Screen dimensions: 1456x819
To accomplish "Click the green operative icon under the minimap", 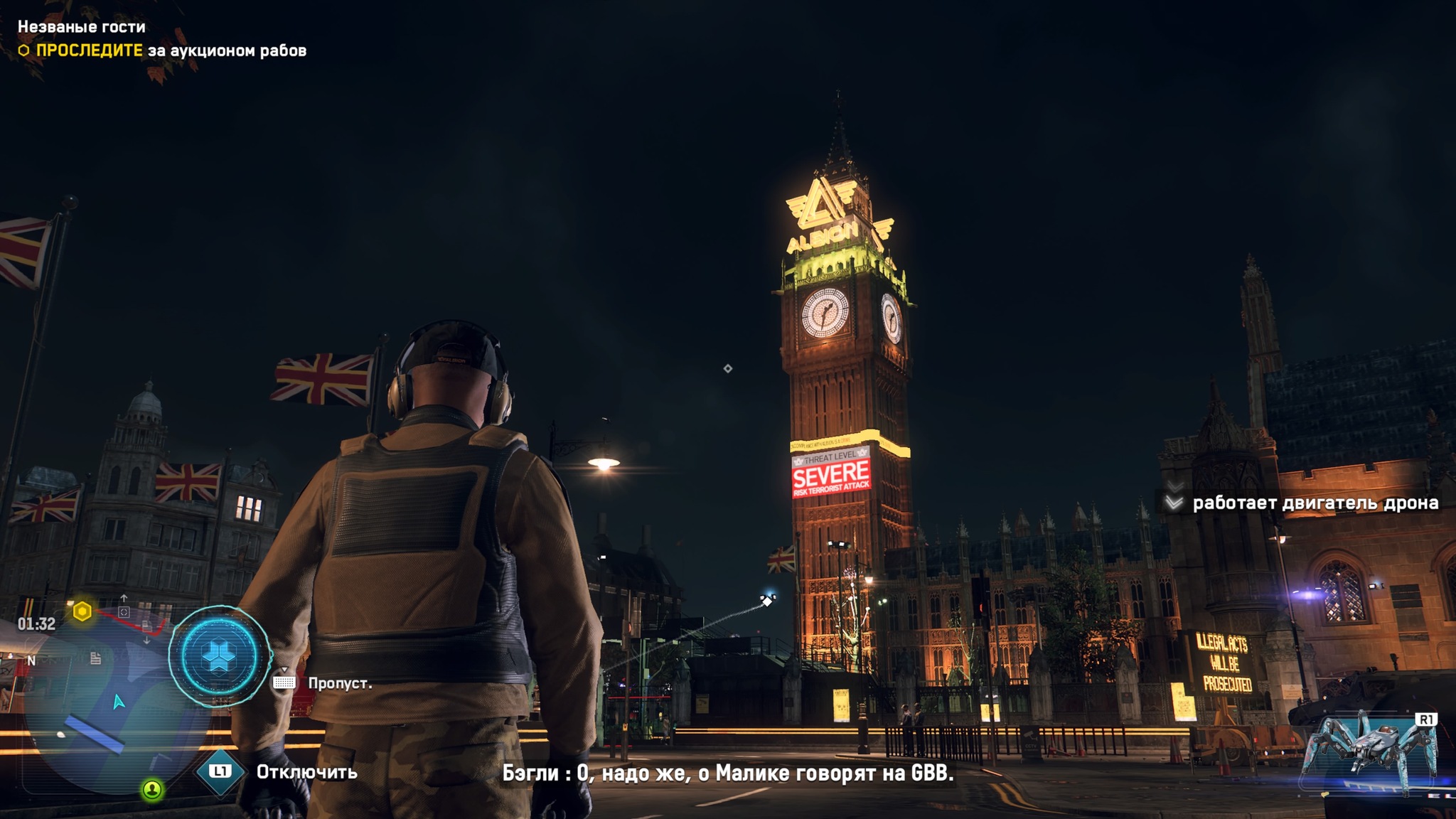I will point(152,789).
